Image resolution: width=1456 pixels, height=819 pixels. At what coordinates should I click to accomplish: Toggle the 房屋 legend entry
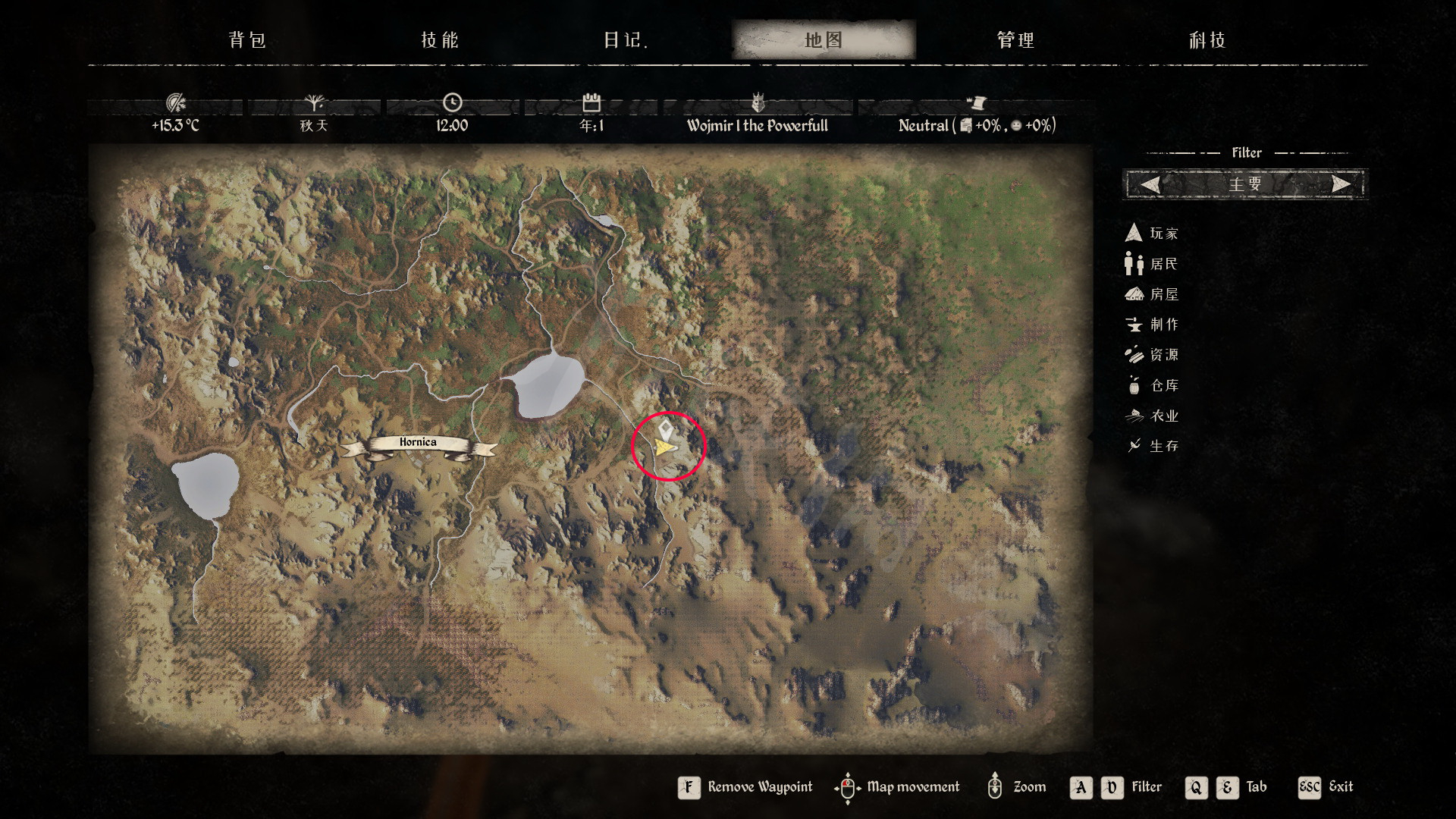coord(1152,294)
